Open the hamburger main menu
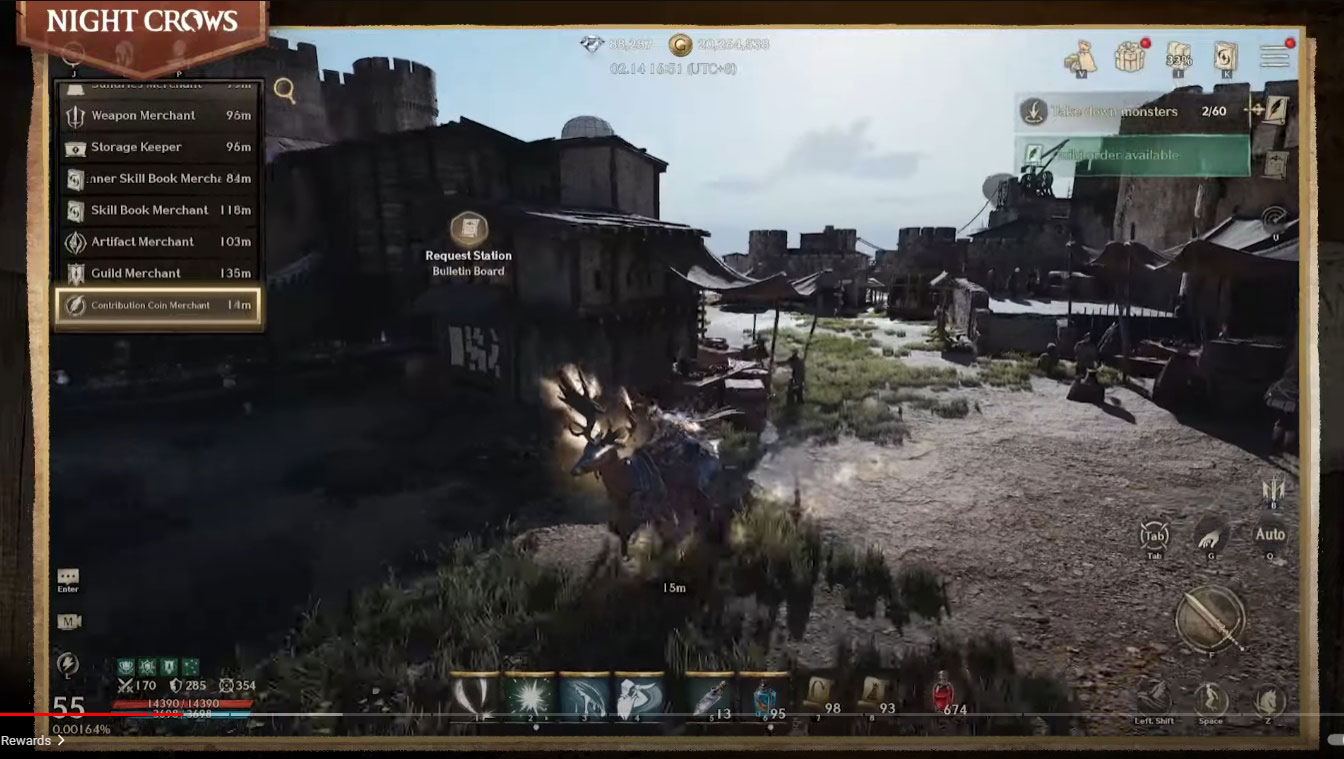The width and height of the screenshot is (1344, 759). tap(1274, 56)
